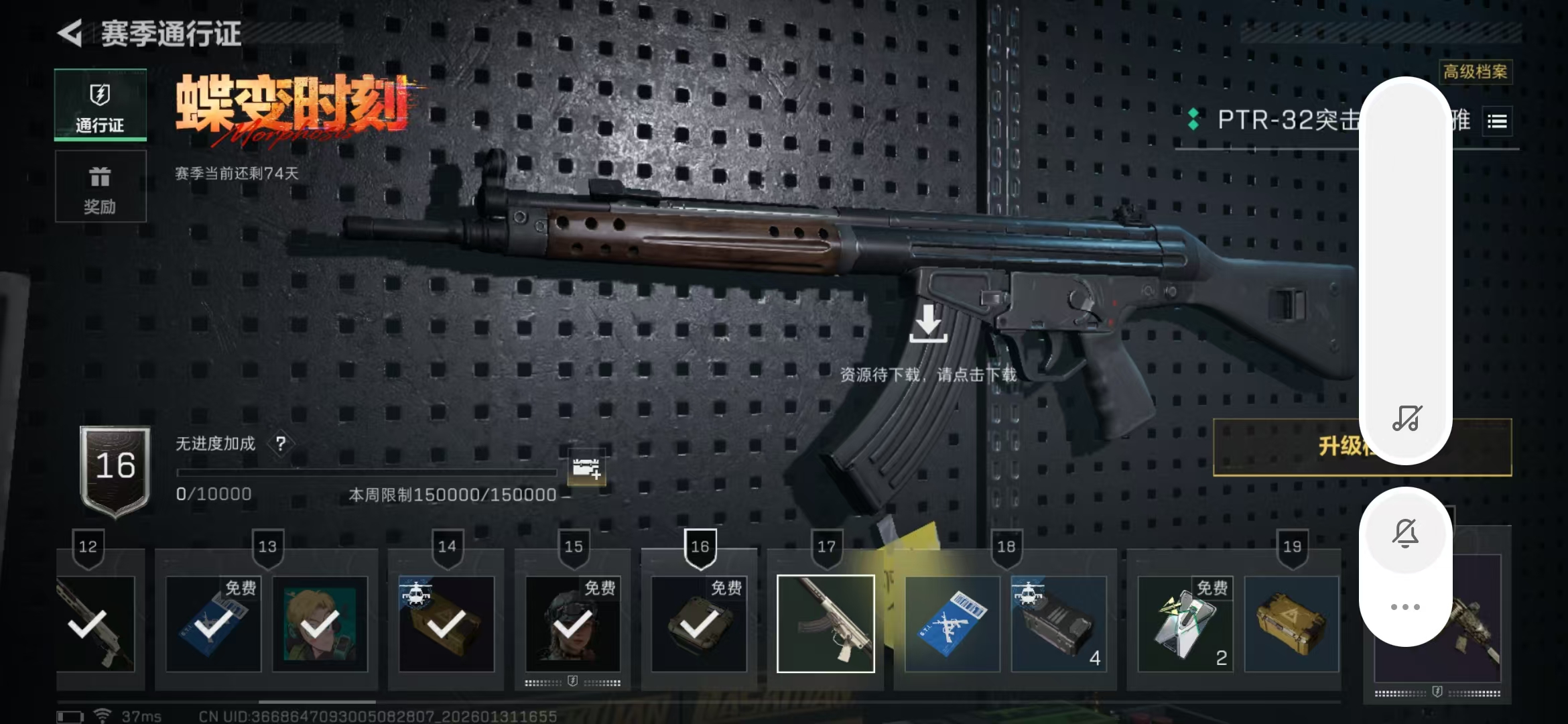1568x724 pixels.
Task: Tap the muted music note overlay button
Action: point(1406,418)
